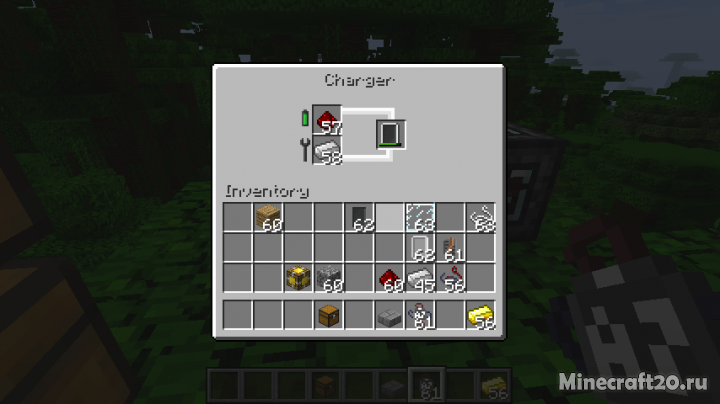Select the string stack in the inventory

click(480, 217)
